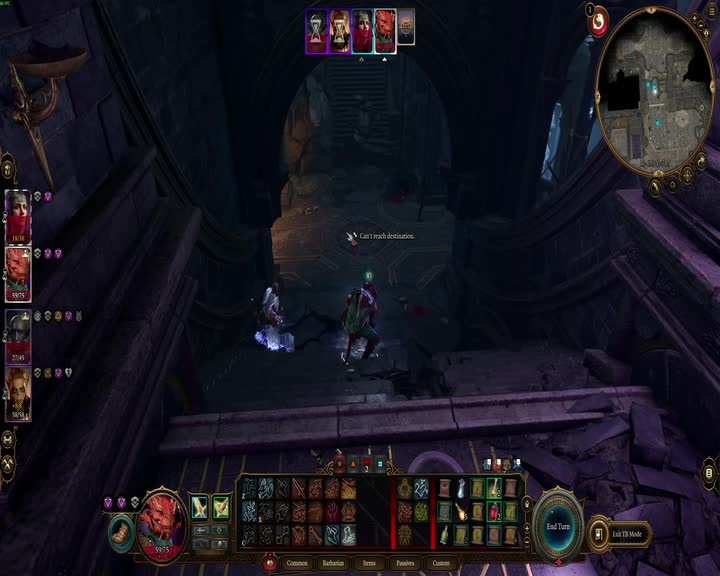
Task: Choose the party portrait showing 27/45 HP
Action: [x=18, y=333]
